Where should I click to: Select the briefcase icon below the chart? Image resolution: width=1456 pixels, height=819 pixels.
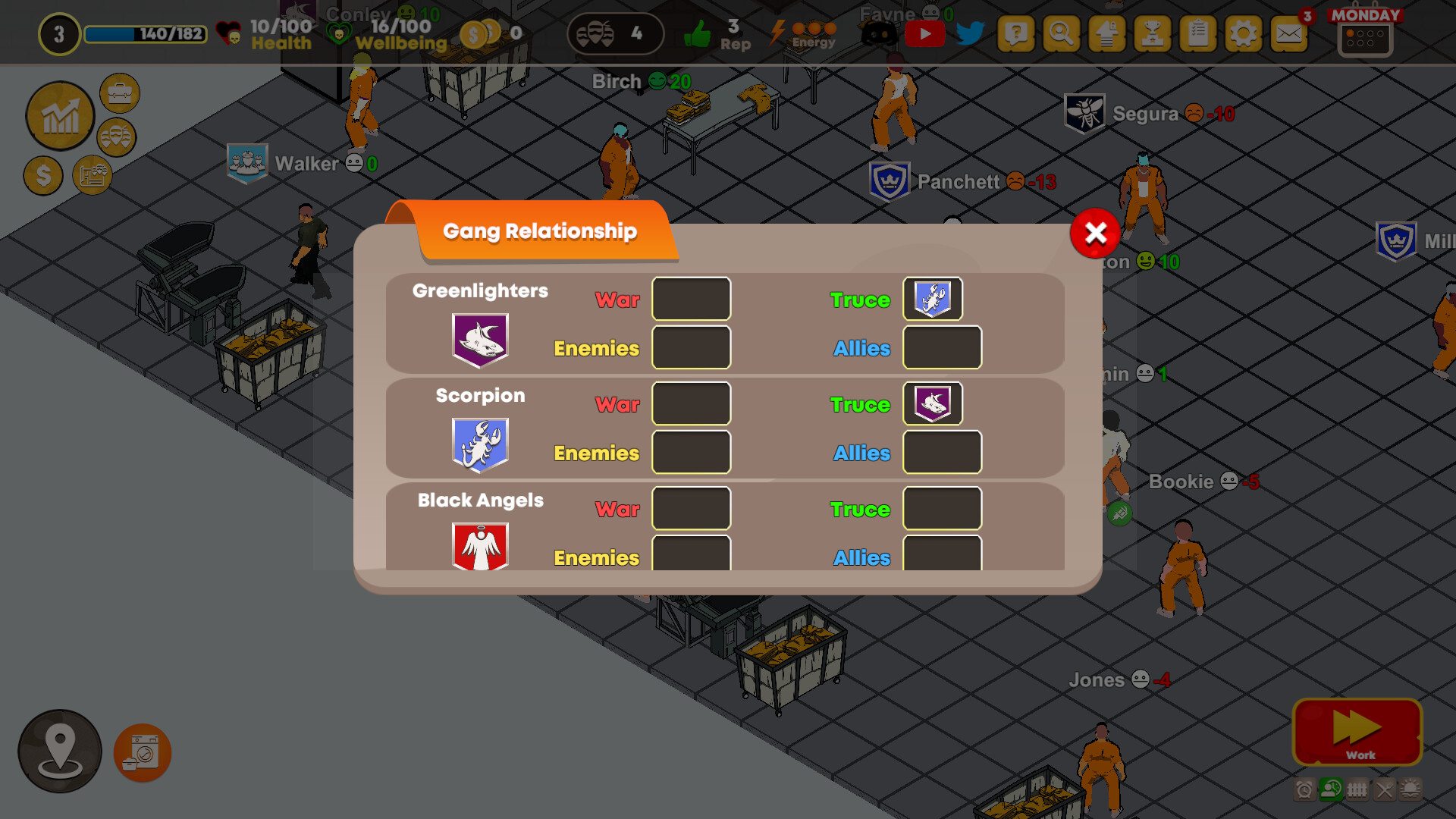point(119,93)
